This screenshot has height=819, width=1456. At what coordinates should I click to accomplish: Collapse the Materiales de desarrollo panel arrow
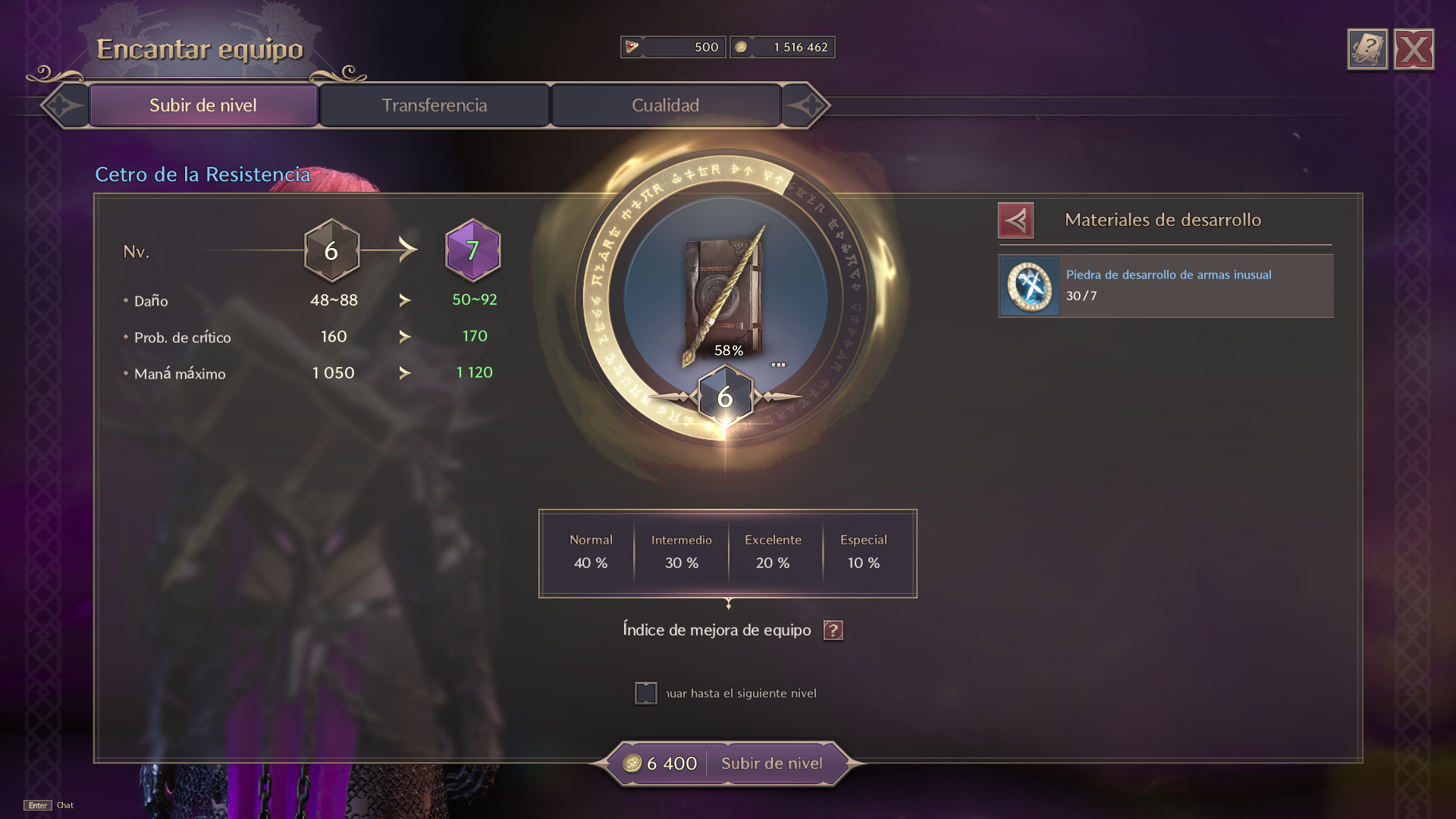1016,221
